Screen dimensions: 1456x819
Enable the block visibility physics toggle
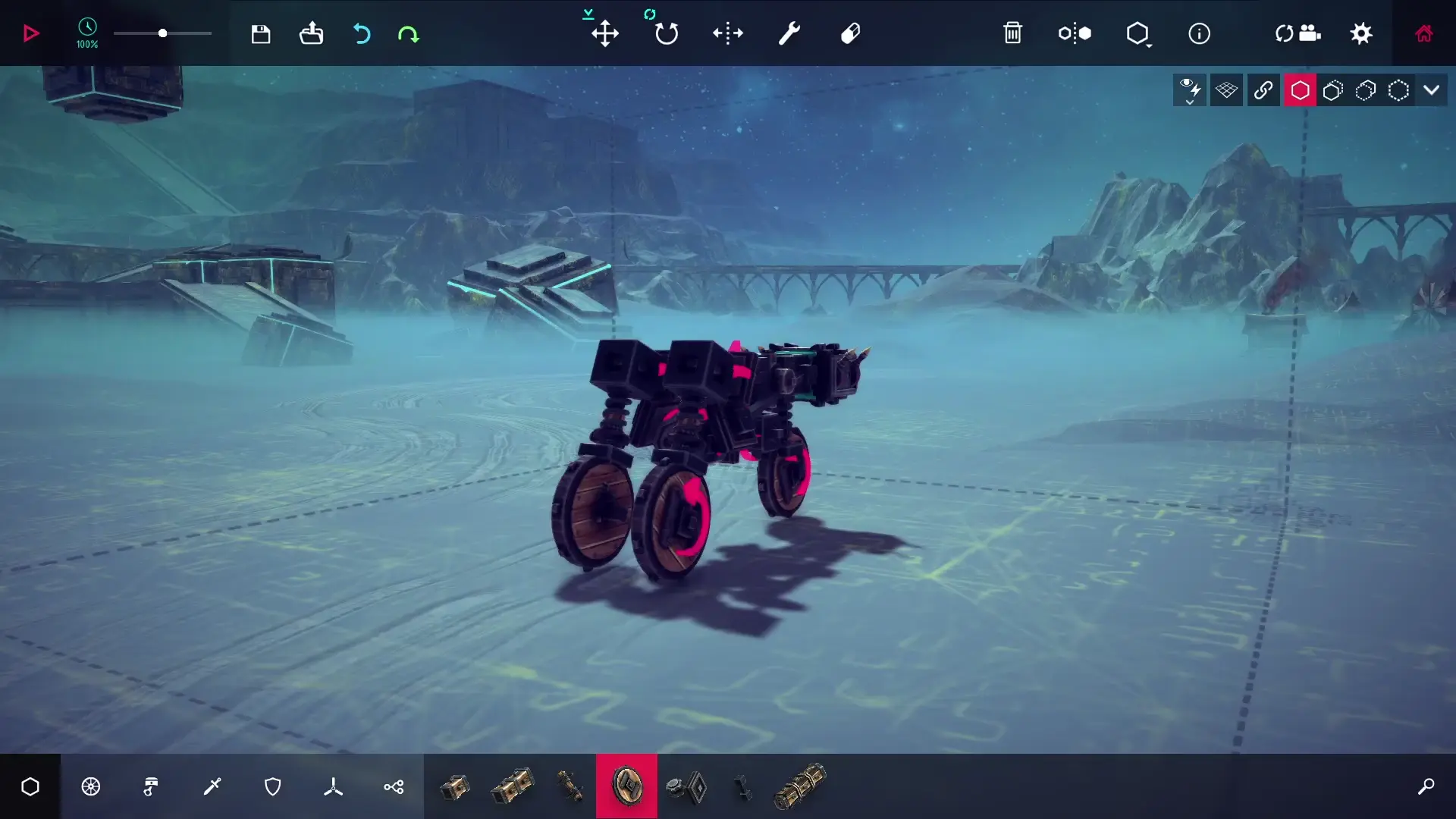pyautogui.click(x=1190, y=89)
